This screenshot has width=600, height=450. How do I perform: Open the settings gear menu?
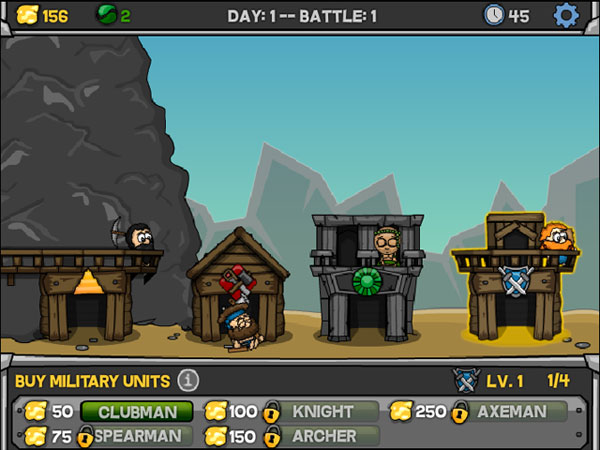point(566,15)
